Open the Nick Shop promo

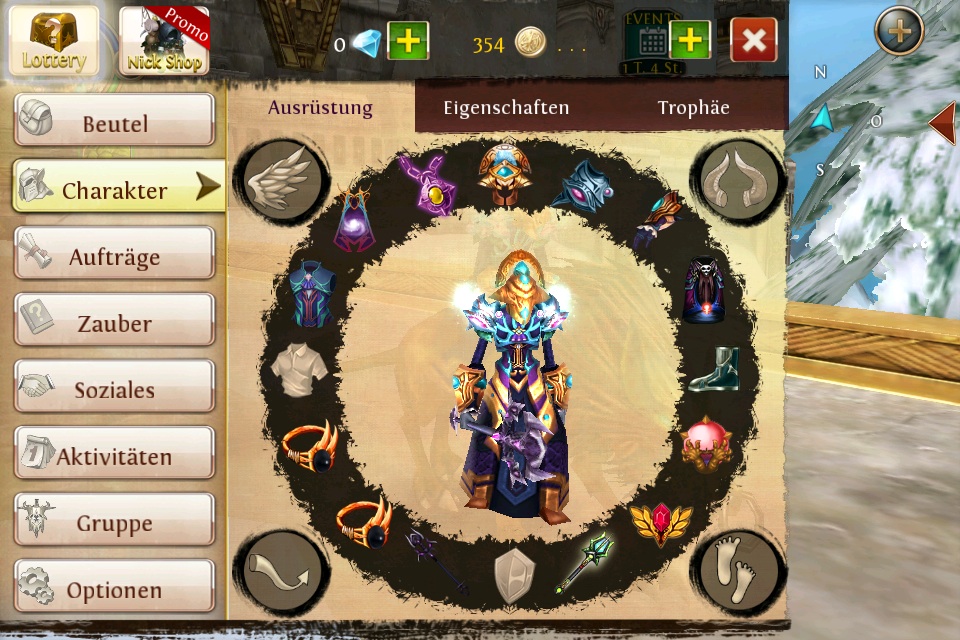point(165,41)
